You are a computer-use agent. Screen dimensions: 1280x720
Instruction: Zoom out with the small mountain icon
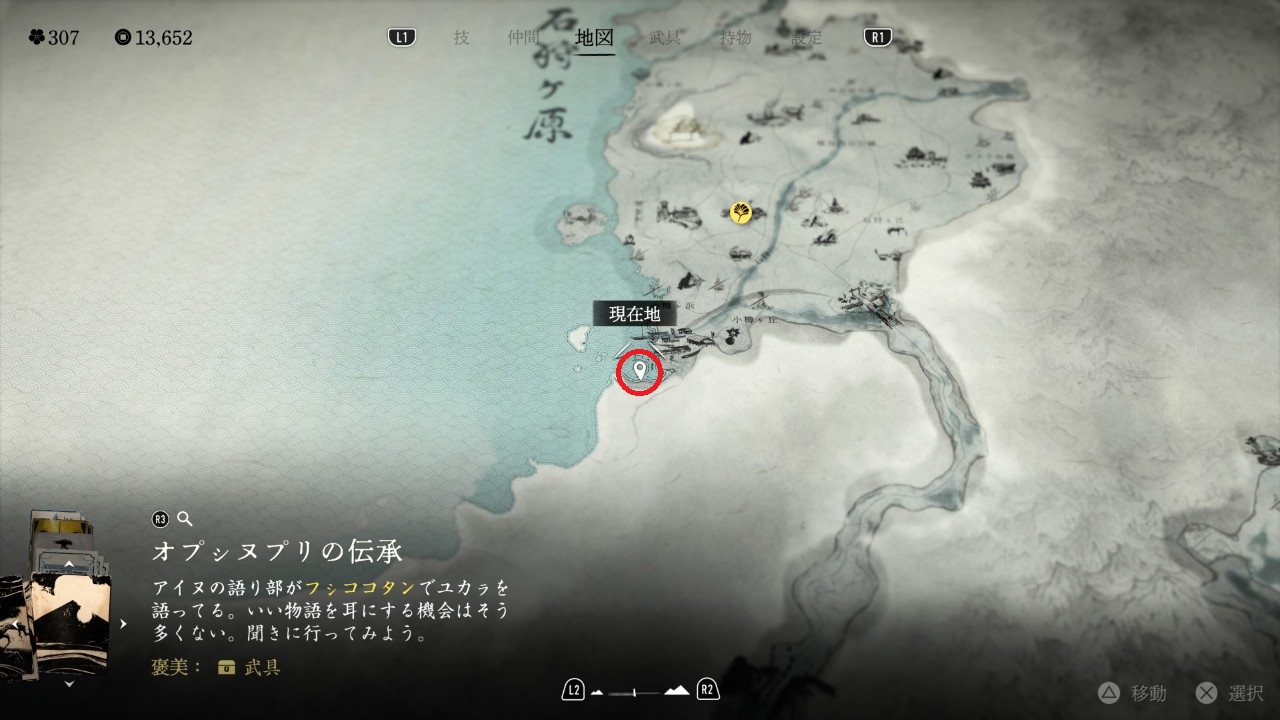click(598, 691)
